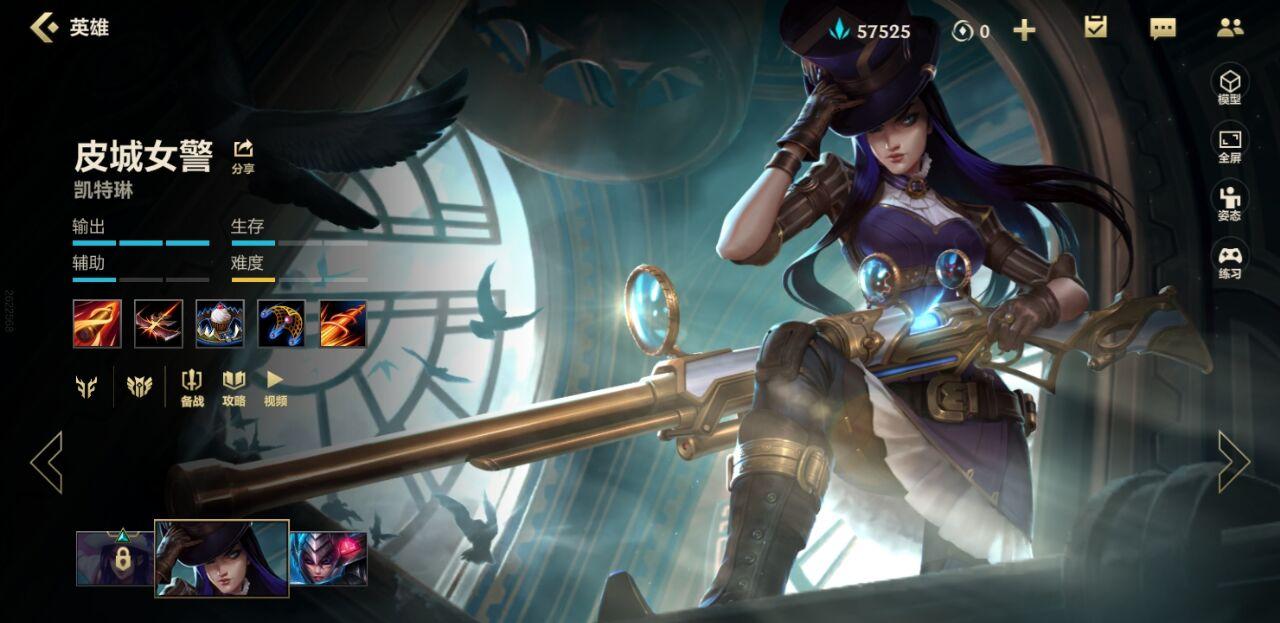Open the 攻略 guide
The height and width of the screenshot is (623, 1280).
[234, 387]
